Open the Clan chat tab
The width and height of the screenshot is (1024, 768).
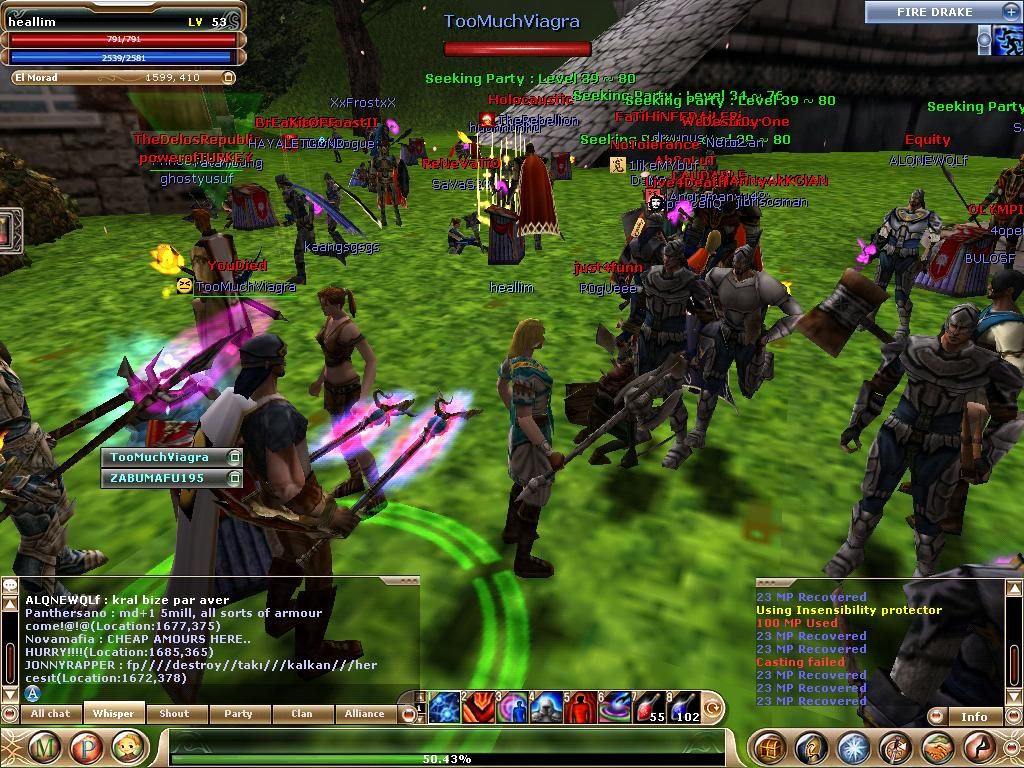tap(301, 714)
